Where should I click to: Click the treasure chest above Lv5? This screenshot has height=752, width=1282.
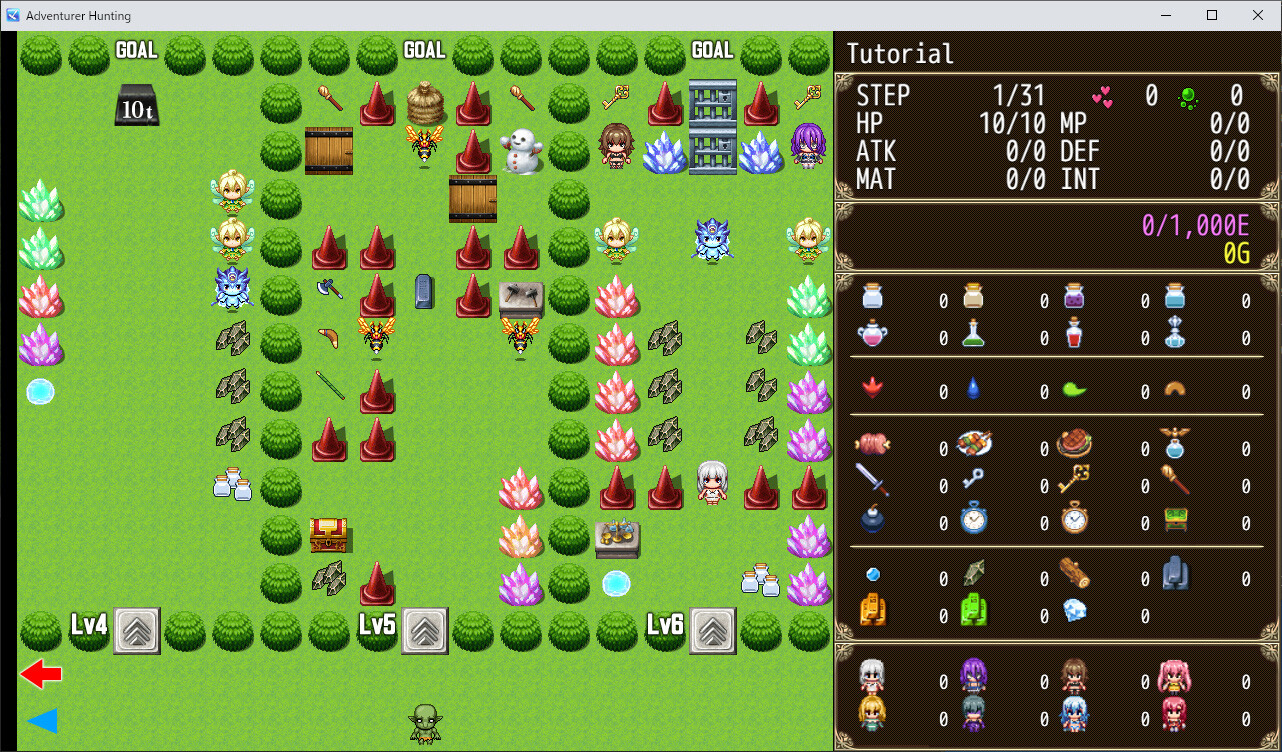pos(328,535)
